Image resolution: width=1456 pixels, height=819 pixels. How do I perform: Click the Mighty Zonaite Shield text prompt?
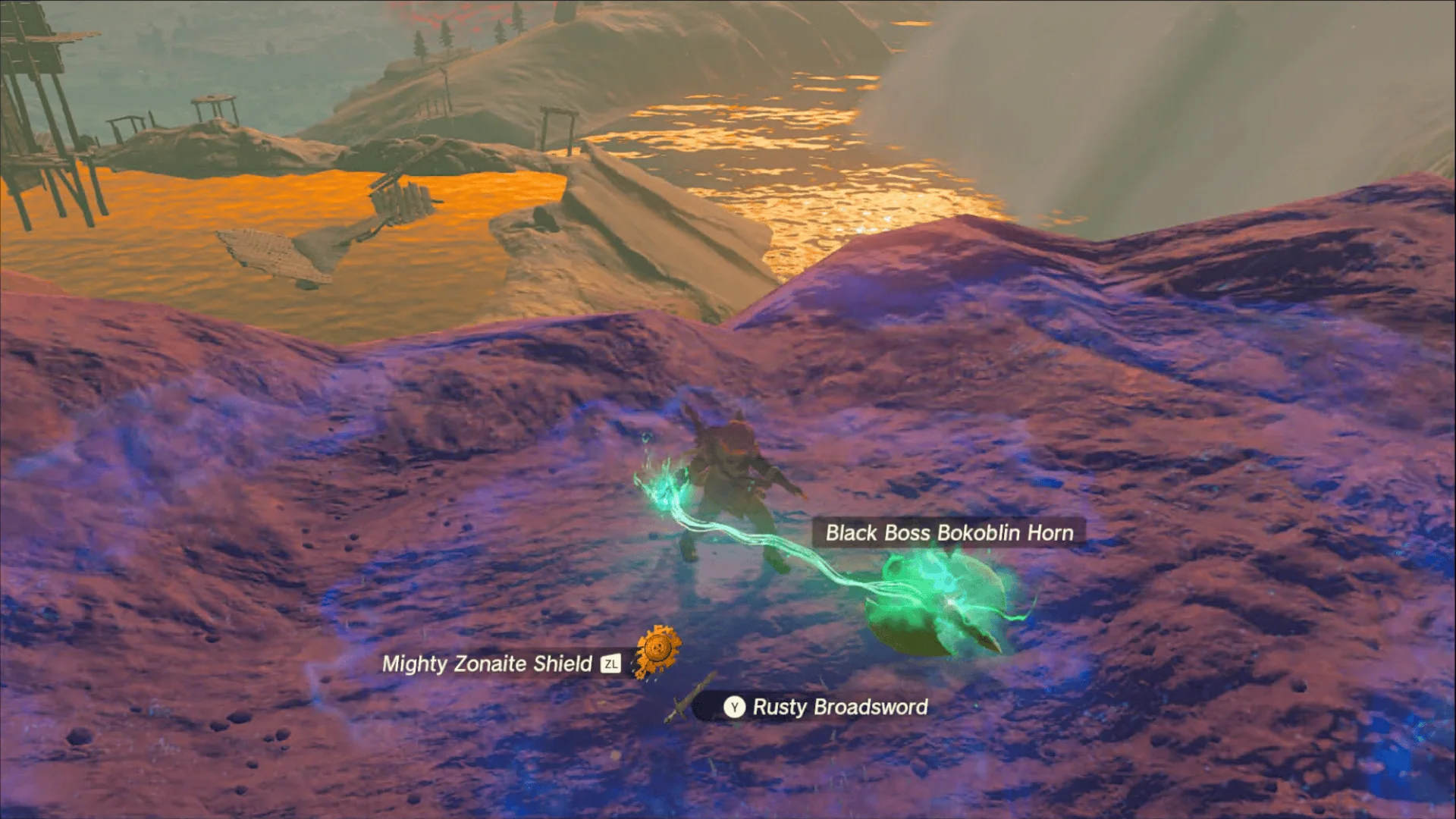pyautogui.click(x=488, y=664)
